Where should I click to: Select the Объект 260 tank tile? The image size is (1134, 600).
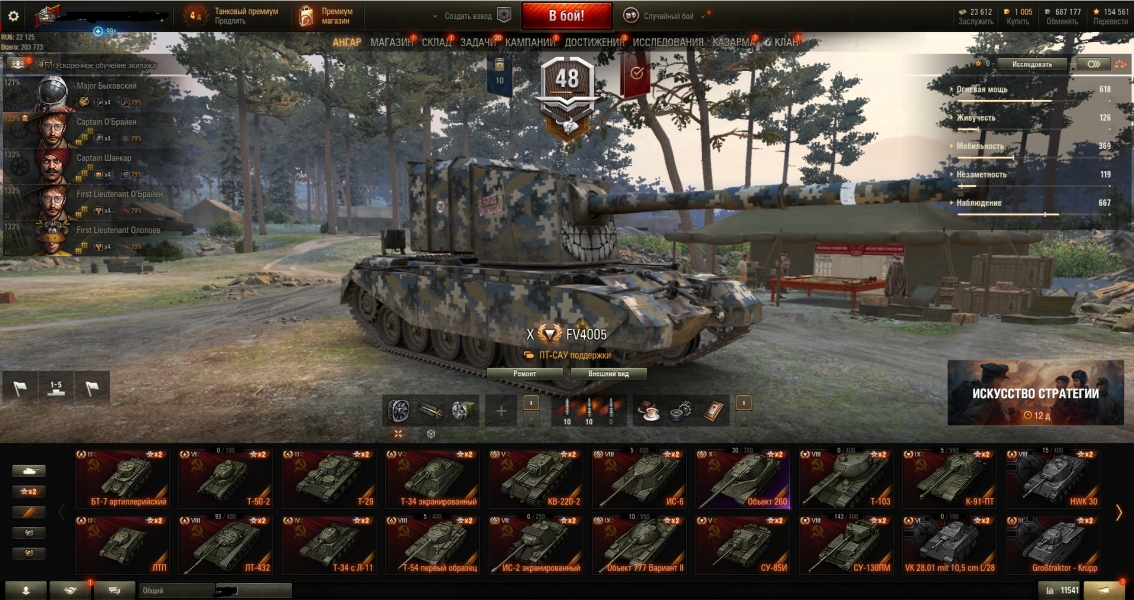[x=742, y=478]
